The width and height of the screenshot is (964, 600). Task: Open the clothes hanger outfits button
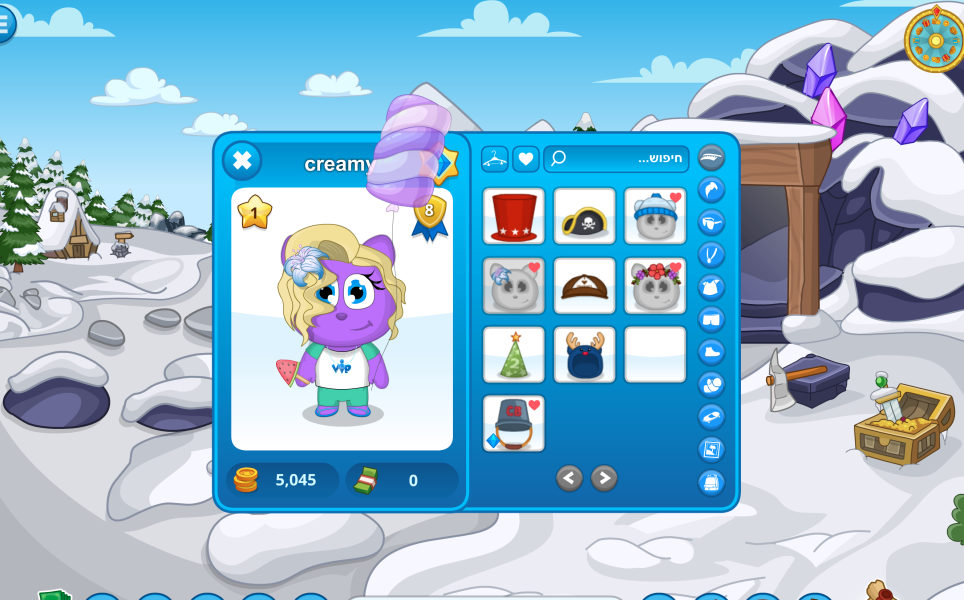[495, 159]
